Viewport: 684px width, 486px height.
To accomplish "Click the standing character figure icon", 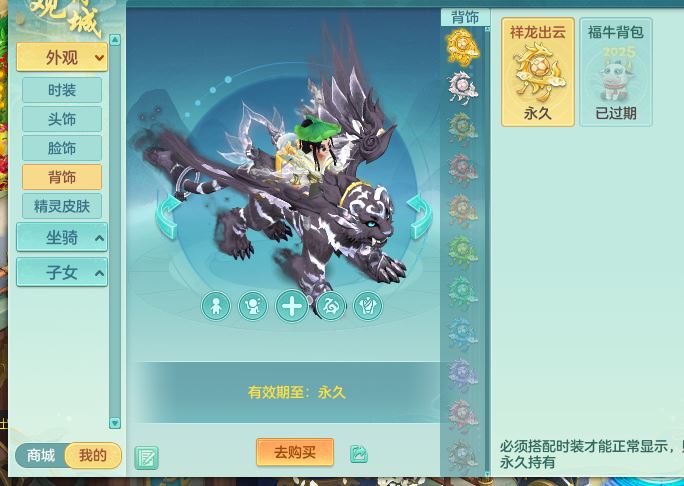I will [216, 306].
